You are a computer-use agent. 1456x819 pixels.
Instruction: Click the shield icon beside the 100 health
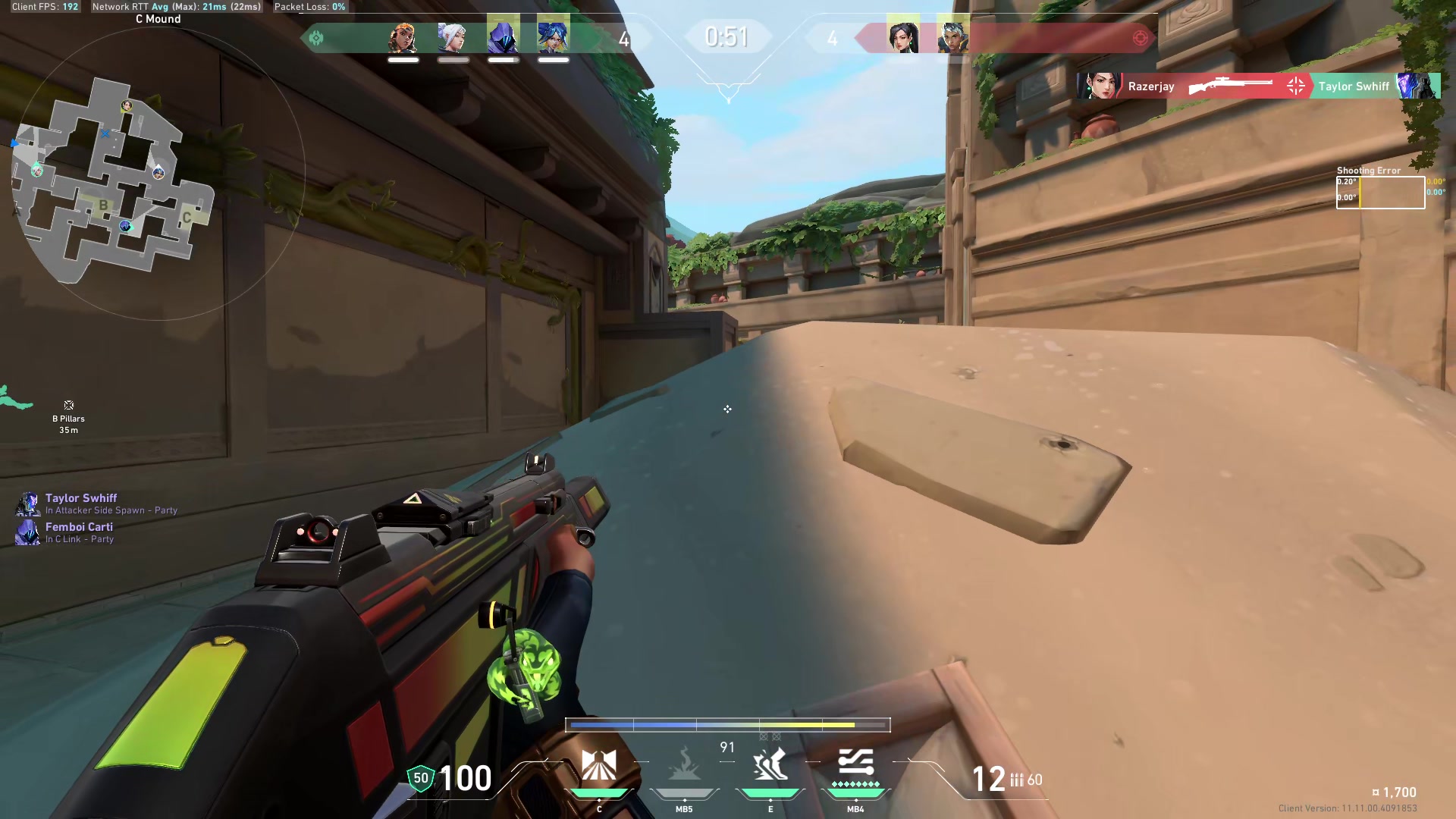pos(419,777)
